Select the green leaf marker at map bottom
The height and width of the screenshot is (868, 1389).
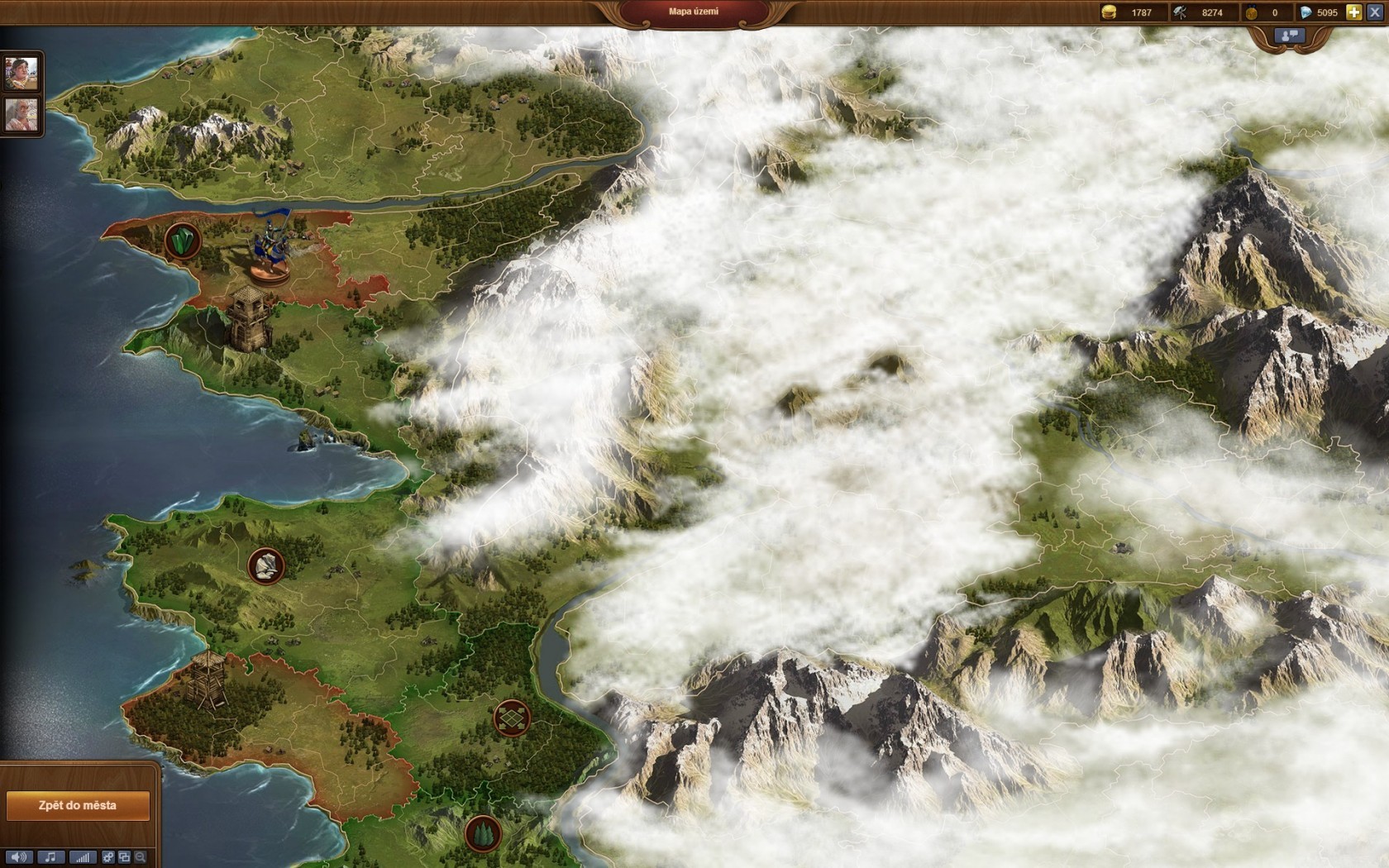tap(483, 833)
